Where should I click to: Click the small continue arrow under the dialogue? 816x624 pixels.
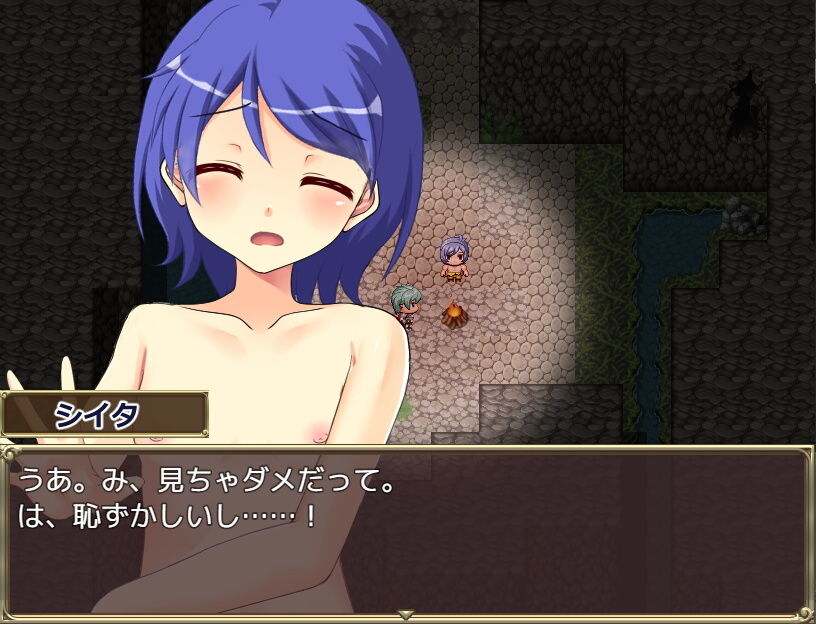coord(406,613)
